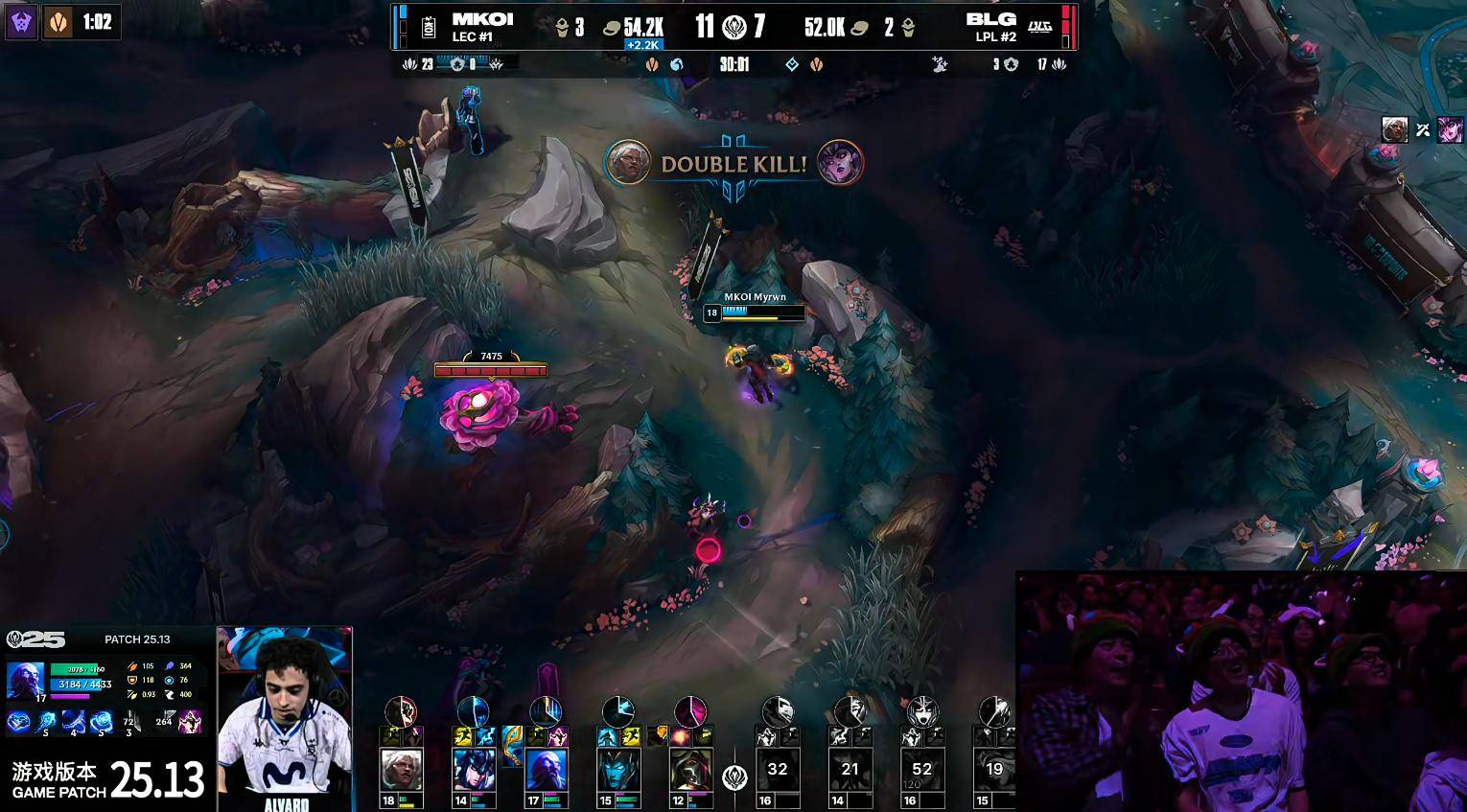This screenshot has width=1467, height=812.
Task: Click the MKOI team logo icon
Action: (x=427, y=26)
